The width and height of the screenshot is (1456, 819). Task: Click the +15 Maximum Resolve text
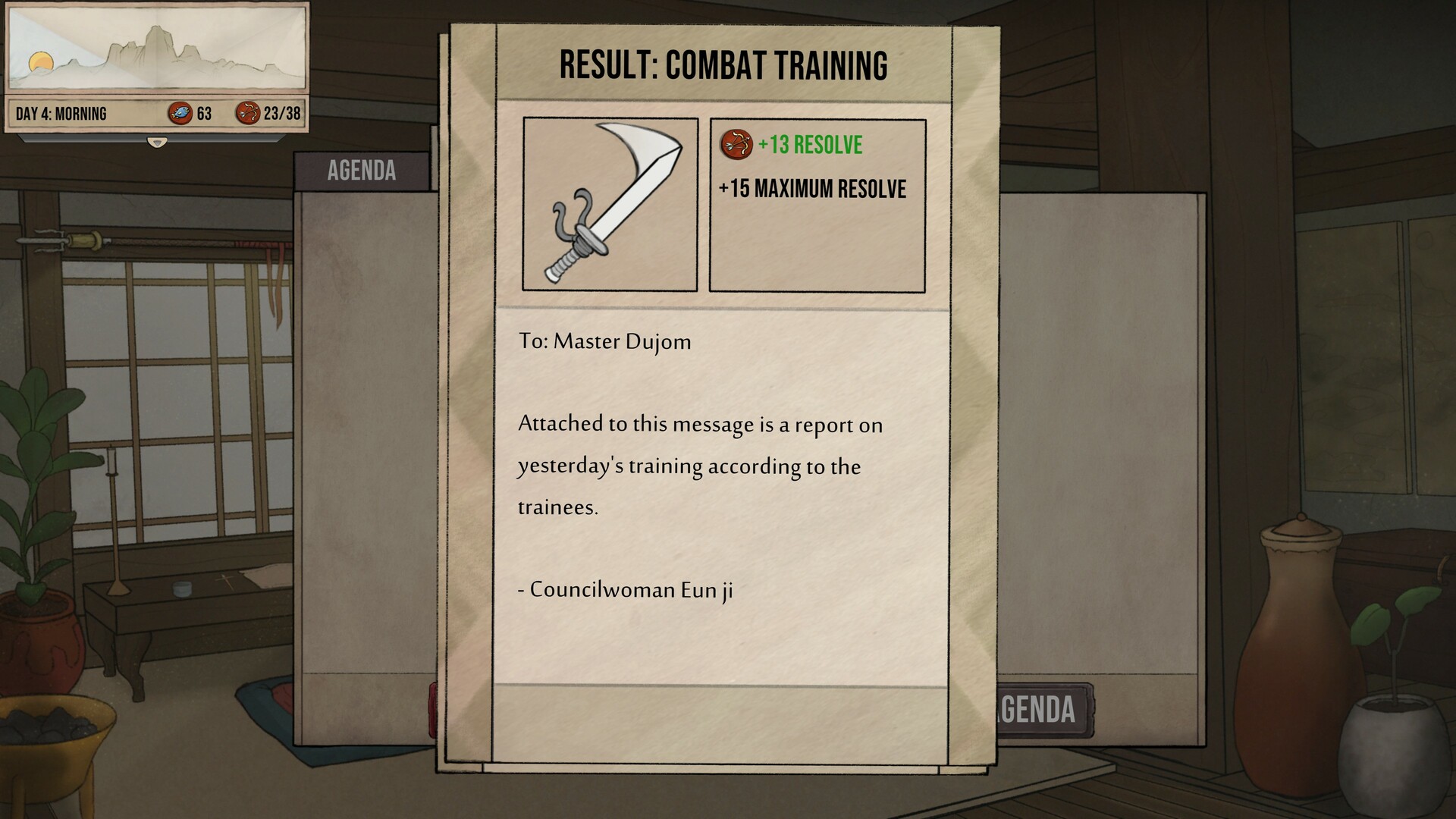[x=813, y=188]
